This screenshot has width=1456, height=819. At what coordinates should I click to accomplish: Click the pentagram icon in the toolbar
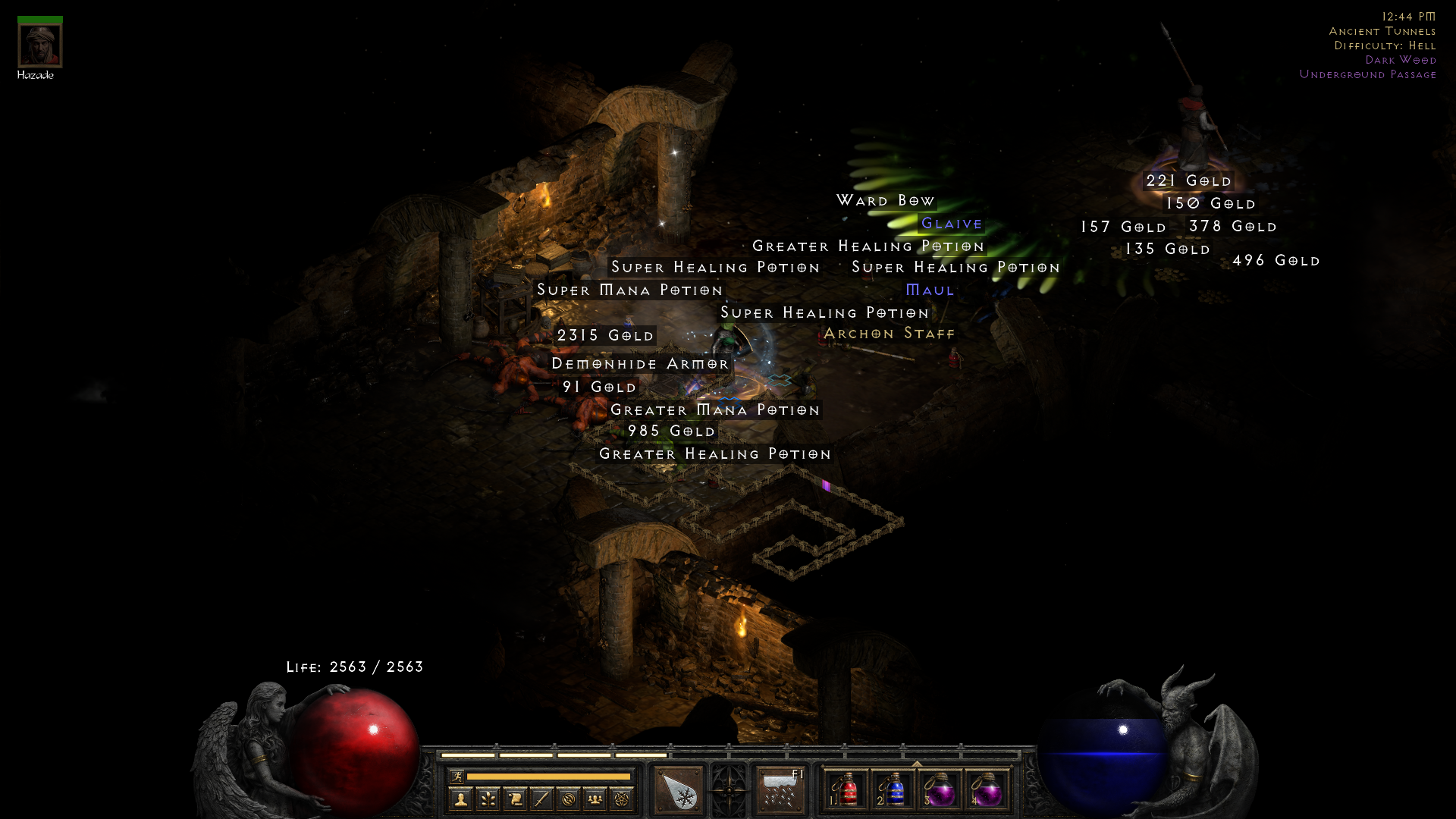(x=623, y=797)
